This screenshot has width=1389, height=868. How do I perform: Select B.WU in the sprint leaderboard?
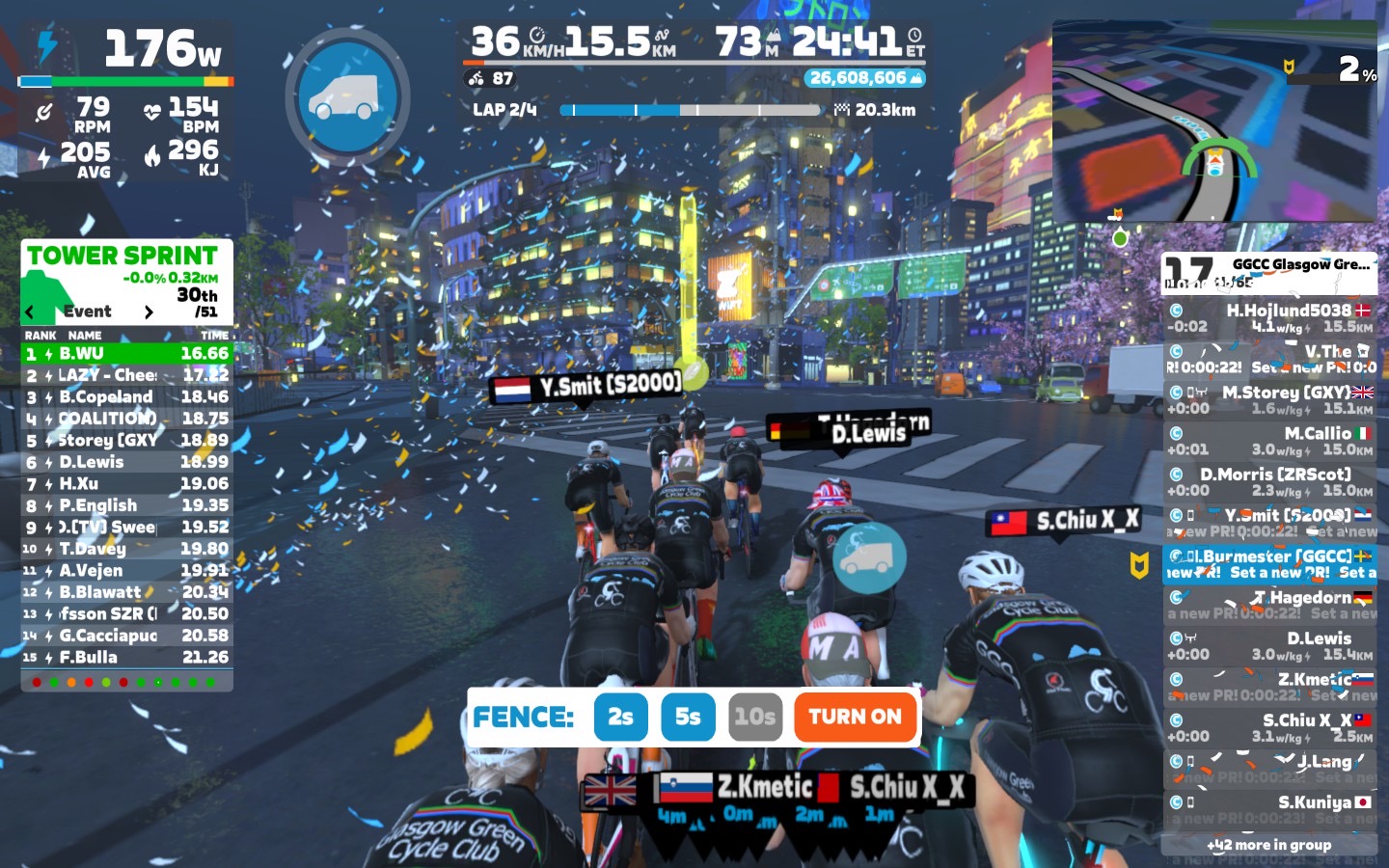(x=126, y=354)
